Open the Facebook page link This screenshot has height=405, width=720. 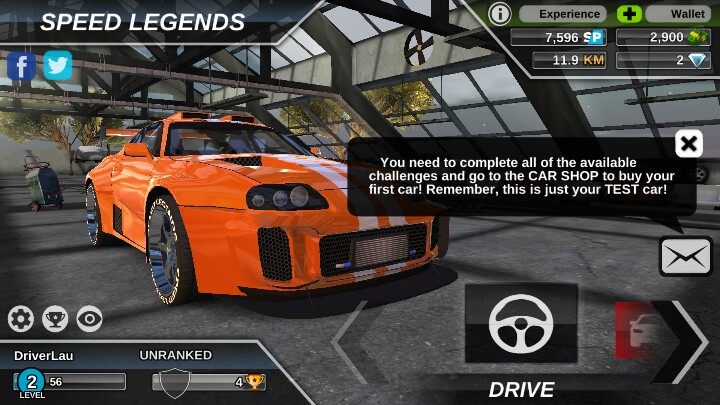(22, 66)
